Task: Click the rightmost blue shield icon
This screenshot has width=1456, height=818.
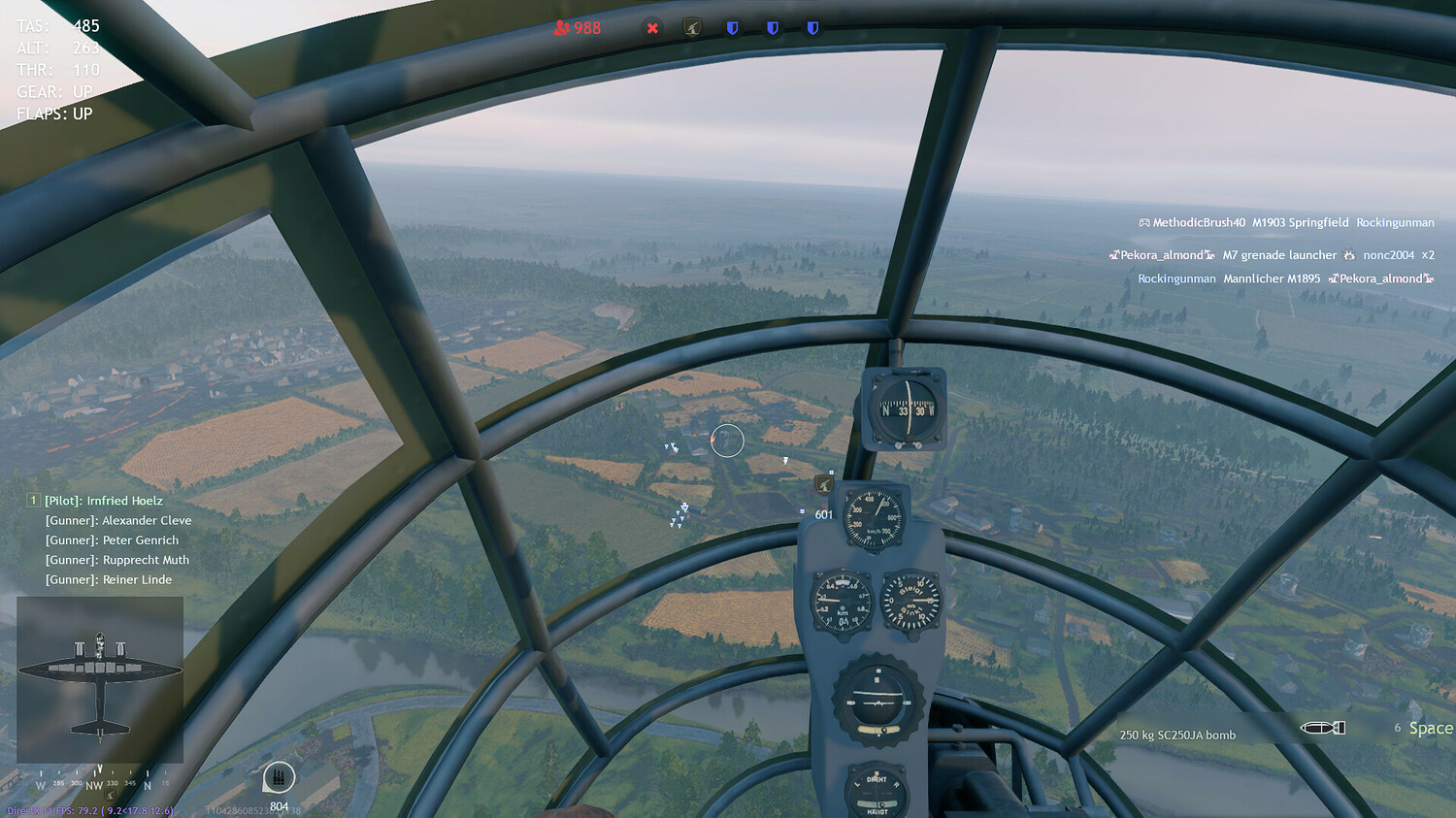Action: tap(811, 27)
